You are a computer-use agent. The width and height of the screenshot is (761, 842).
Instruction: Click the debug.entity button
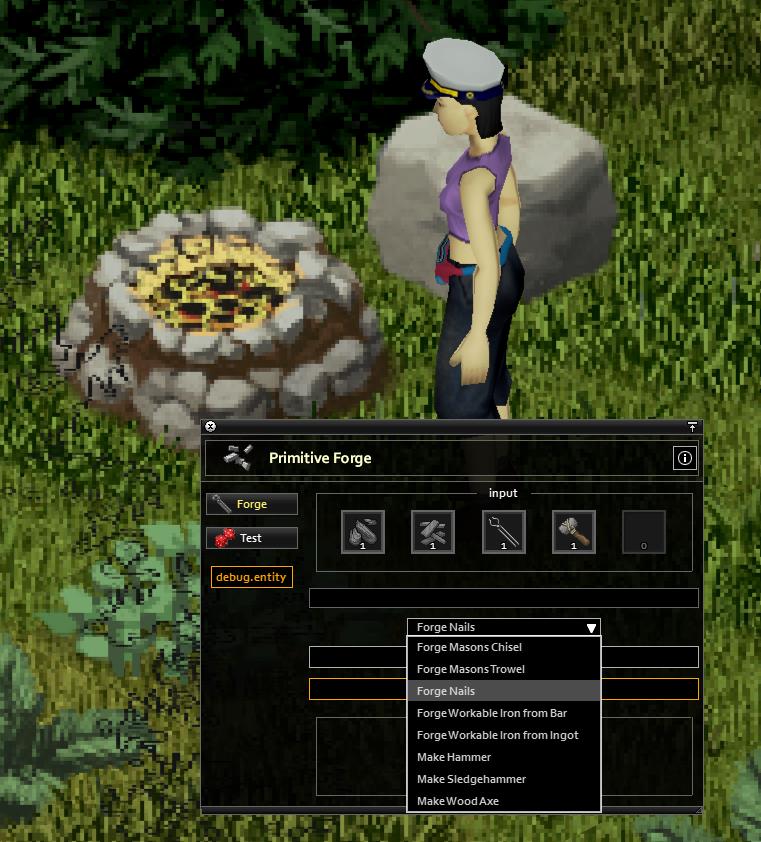pos(251,577)
